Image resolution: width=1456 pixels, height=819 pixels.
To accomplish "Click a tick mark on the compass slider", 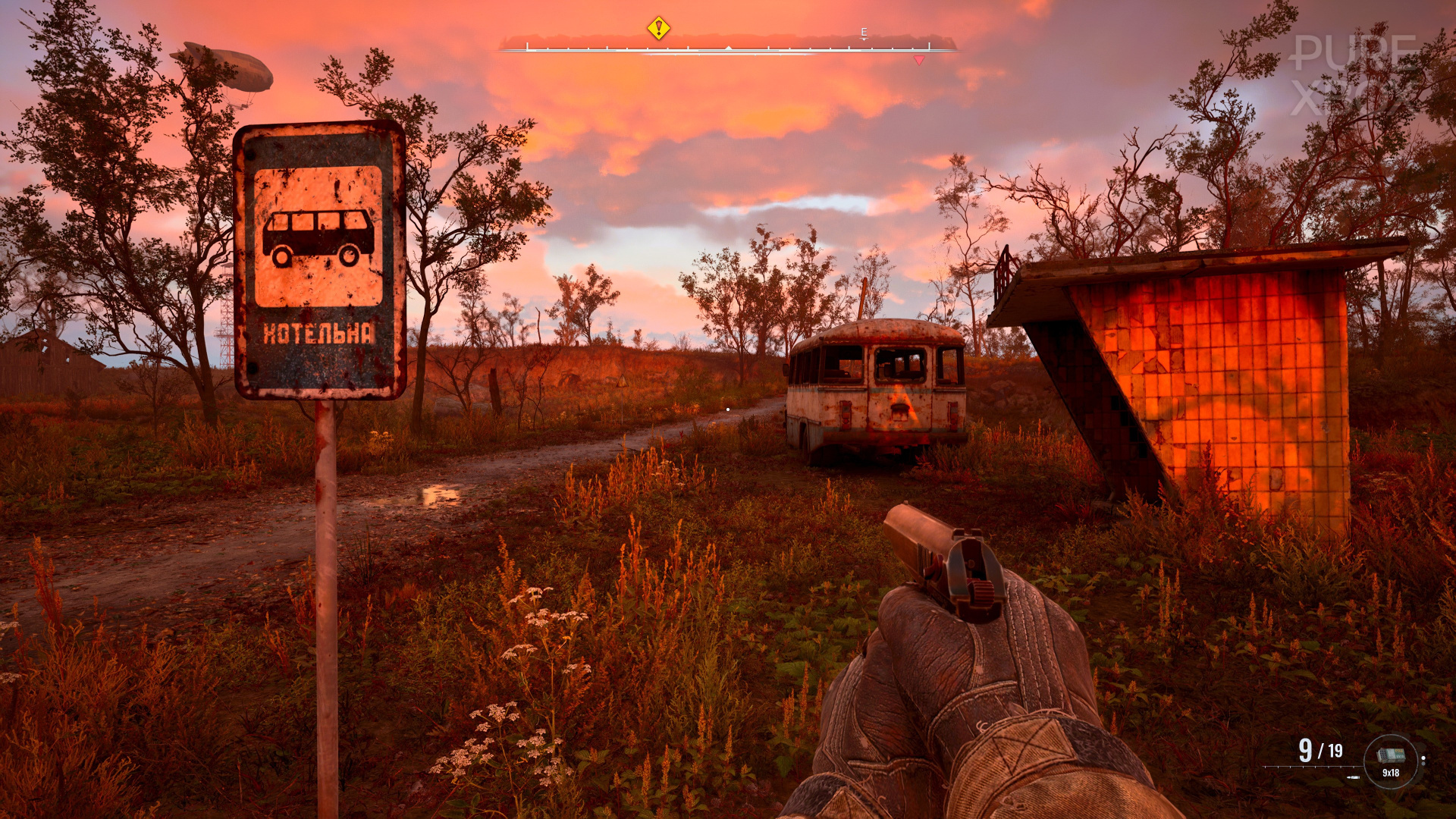I will coord(607,48).
